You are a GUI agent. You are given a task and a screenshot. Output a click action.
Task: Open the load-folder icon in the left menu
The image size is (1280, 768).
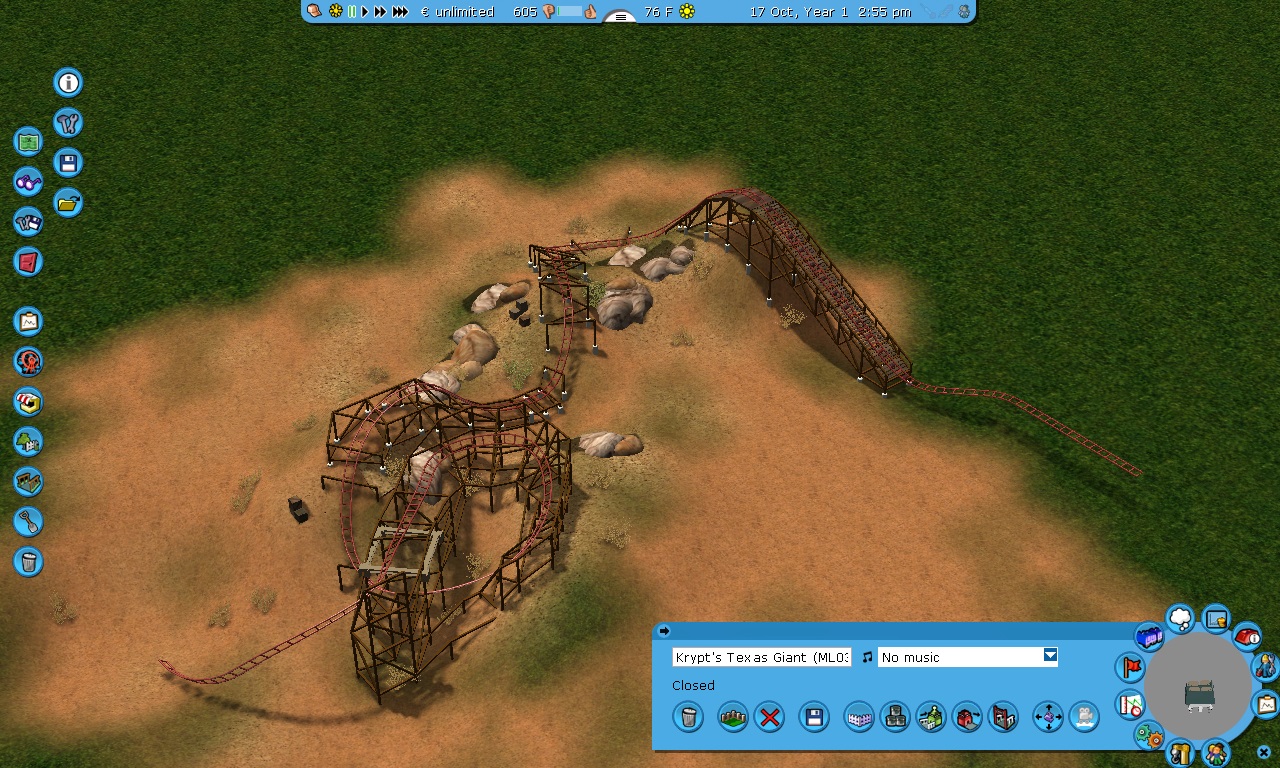tap(68, 203)
